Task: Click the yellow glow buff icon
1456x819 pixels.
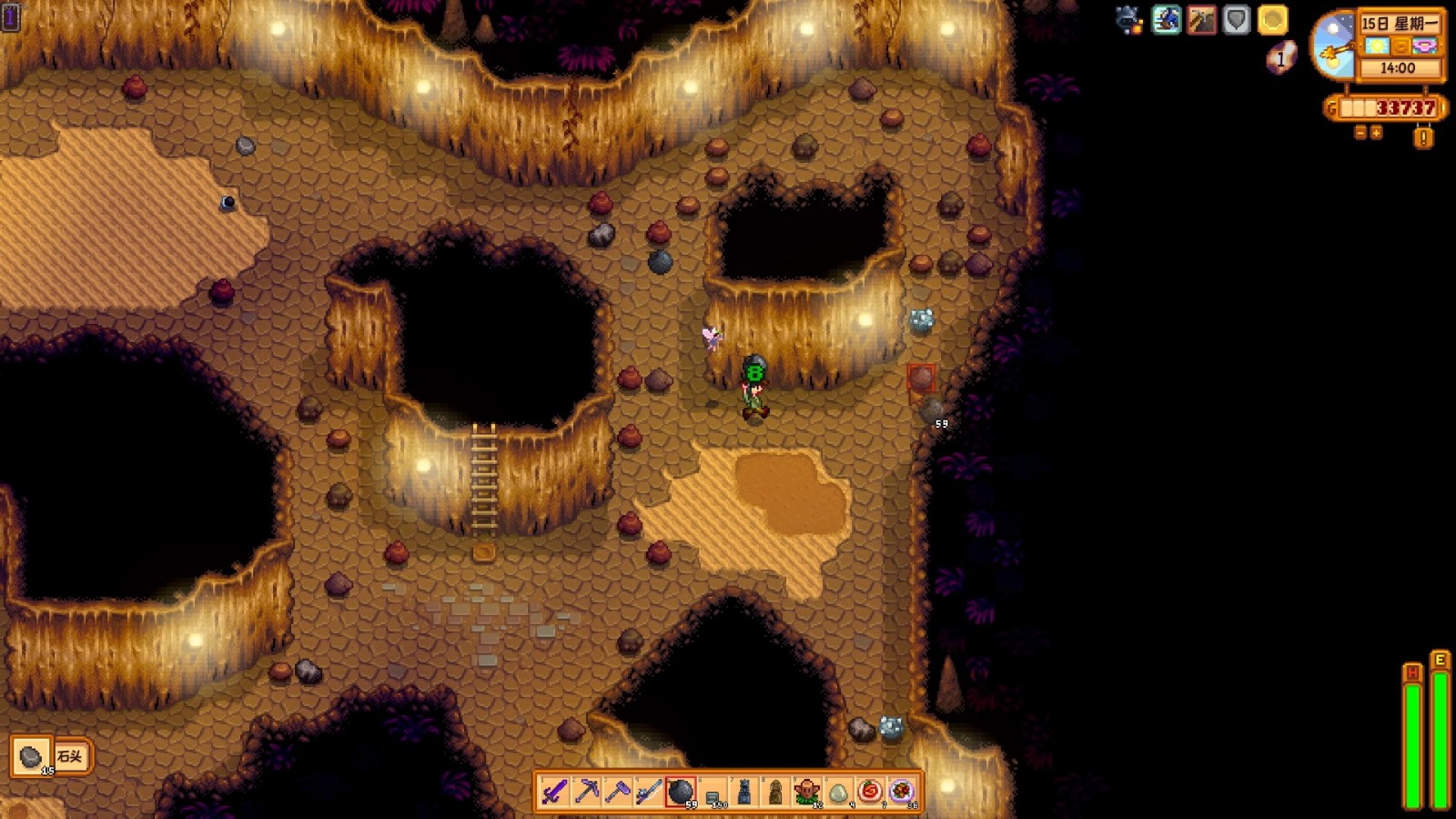Action: (x=1272, y=20)
